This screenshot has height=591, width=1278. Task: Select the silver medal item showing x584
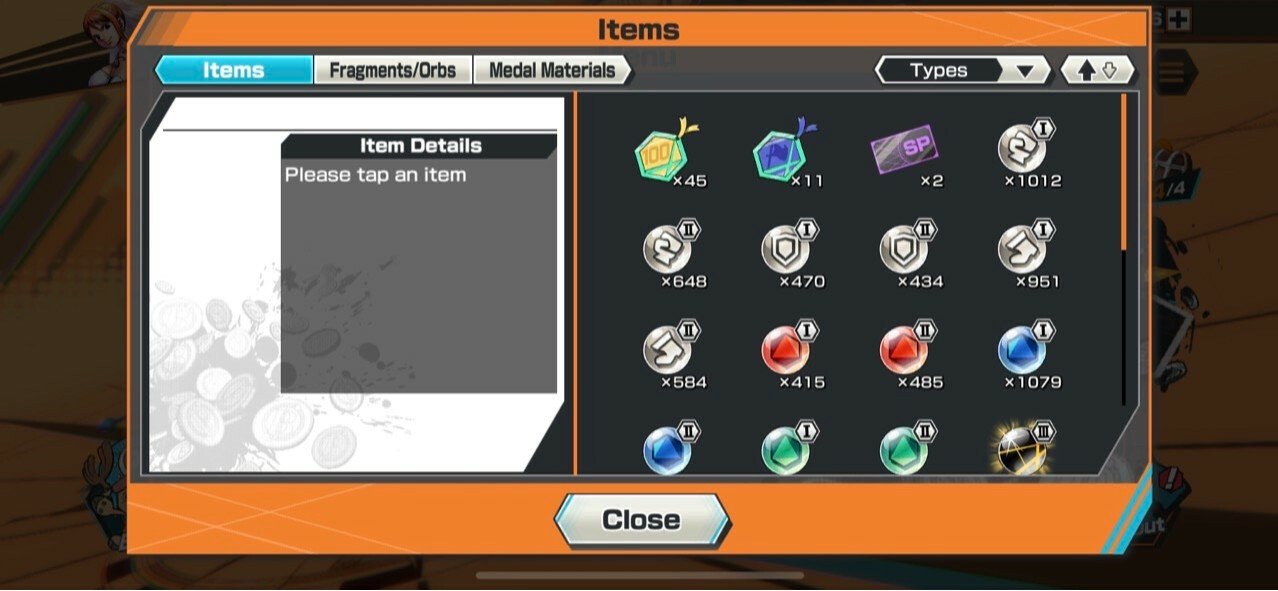click(667, 352)
